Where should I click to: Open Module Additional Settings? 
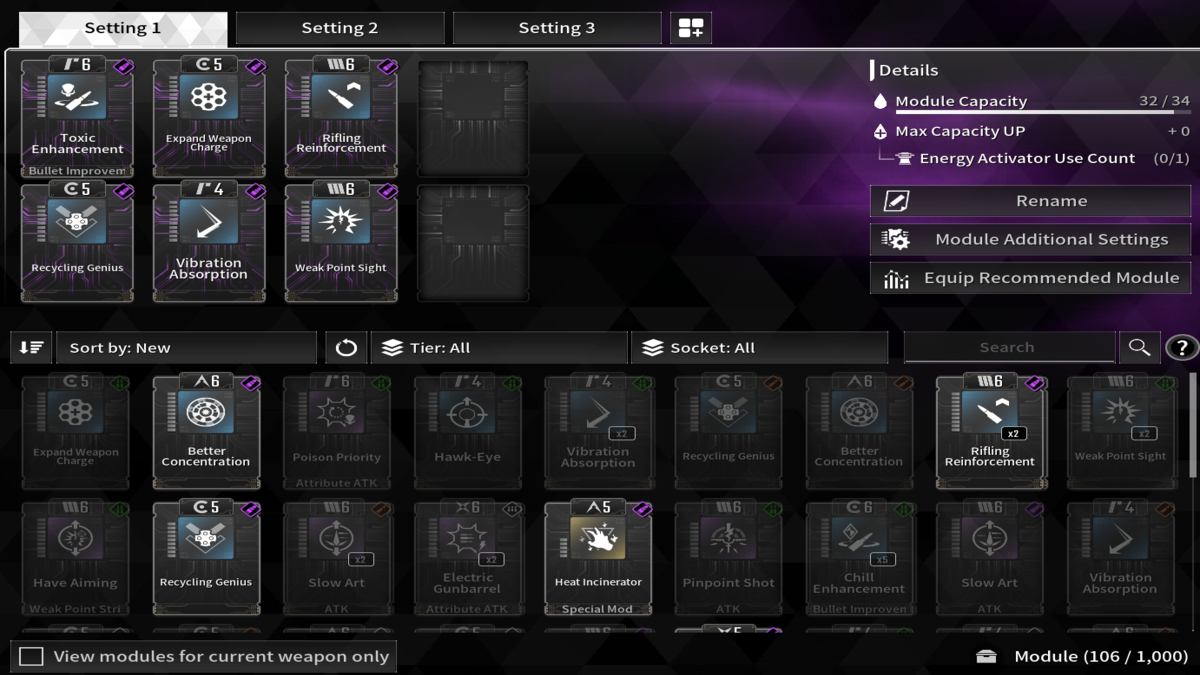(1030, 240)
